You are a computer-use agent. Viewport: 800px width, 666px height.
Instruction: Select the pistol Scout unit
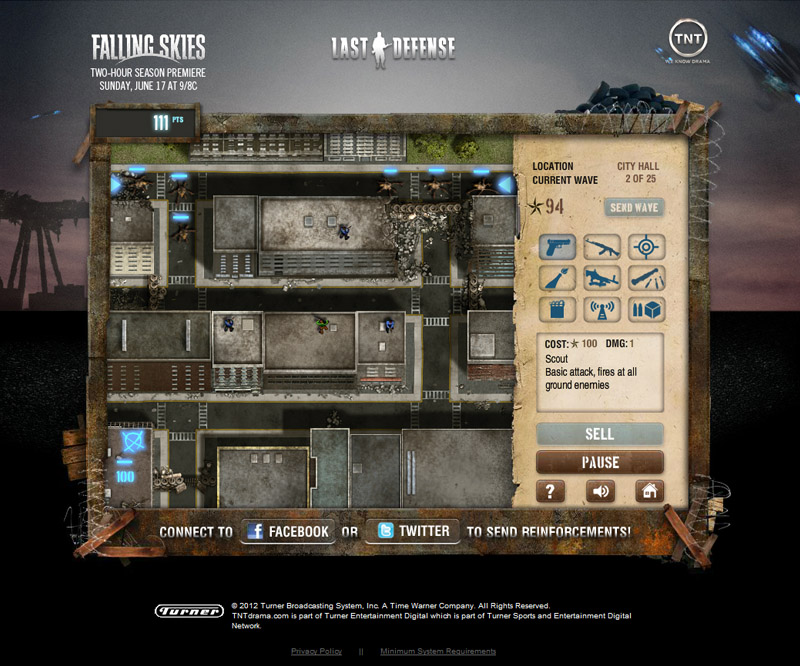point(556,247)
